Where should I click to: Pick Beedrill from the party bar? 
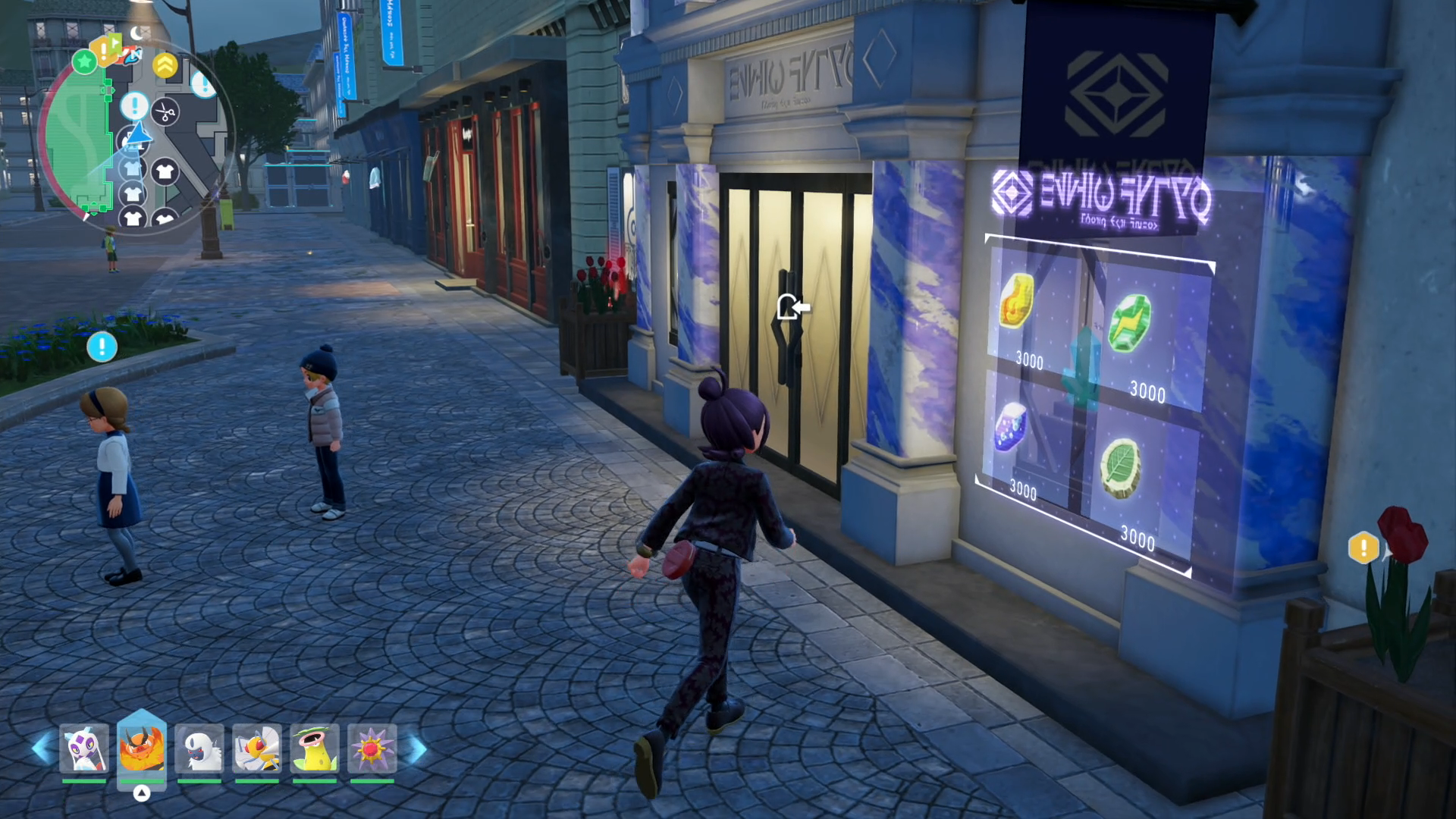point(257,748)
